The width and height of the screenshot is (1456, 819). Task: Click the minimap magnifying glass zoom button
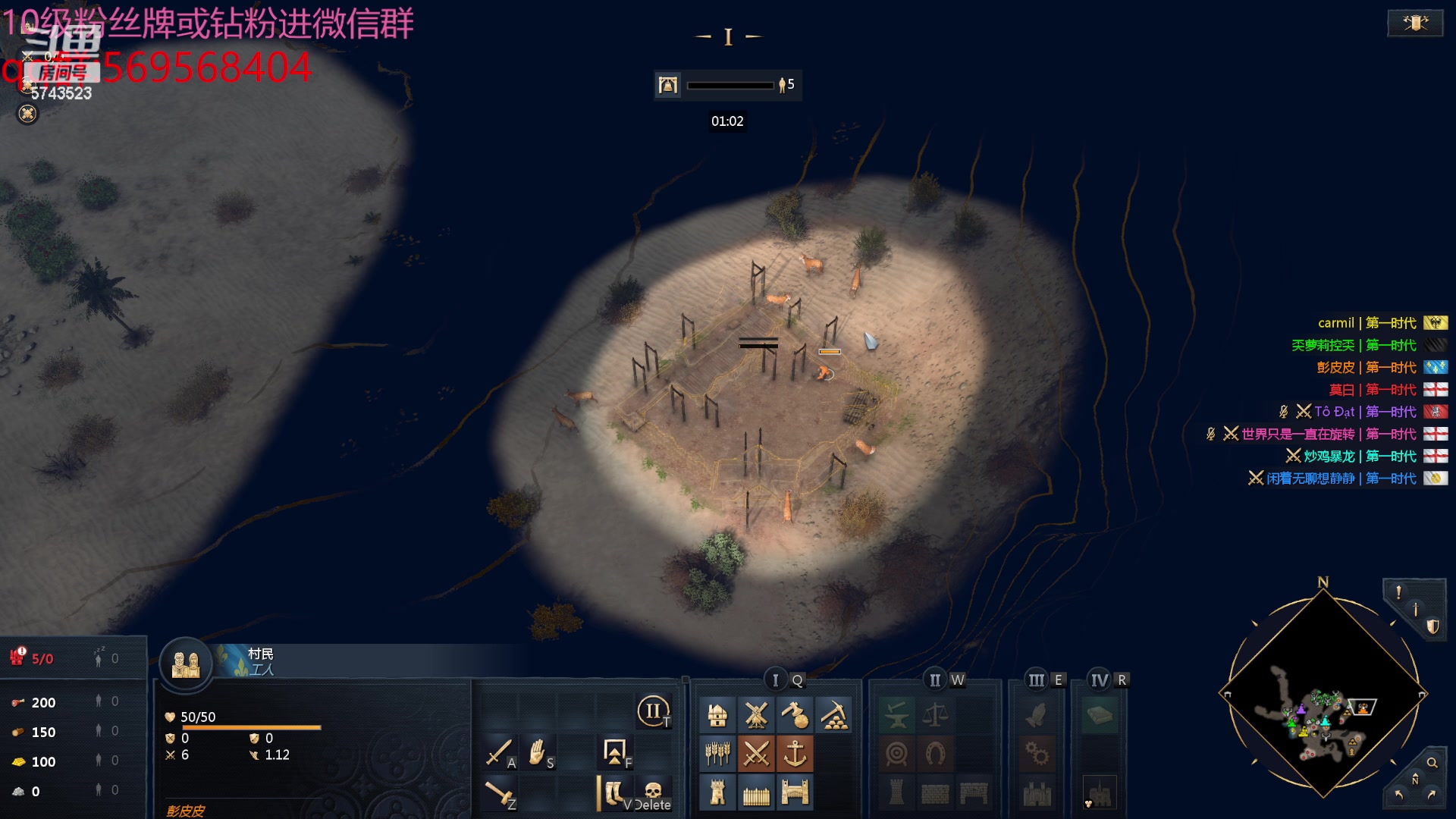[1432, 763]
